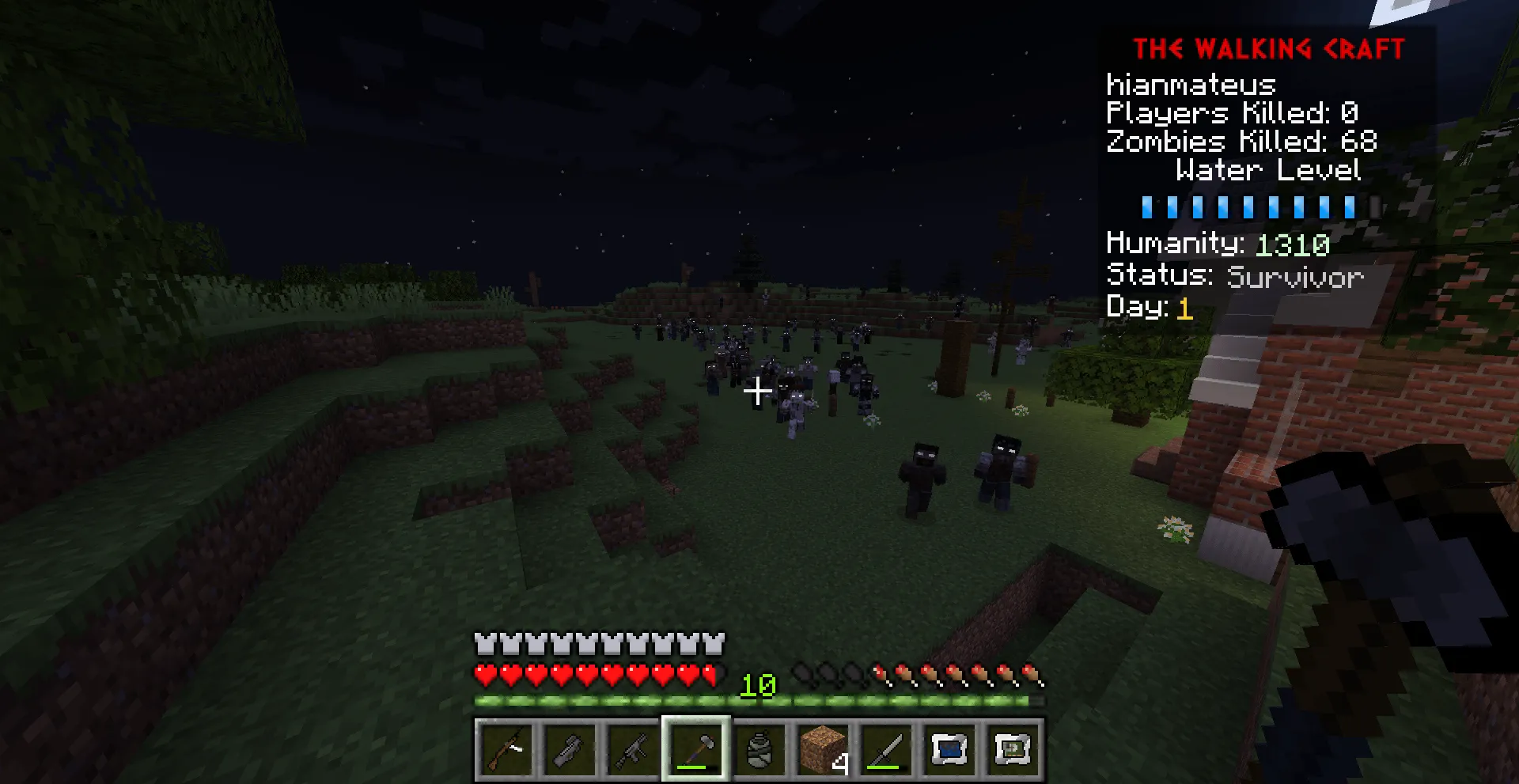Select the canteen in the hotbar
Image resolution: width=1519 pixels, height=784 pixels.
[x=759, y=748]
